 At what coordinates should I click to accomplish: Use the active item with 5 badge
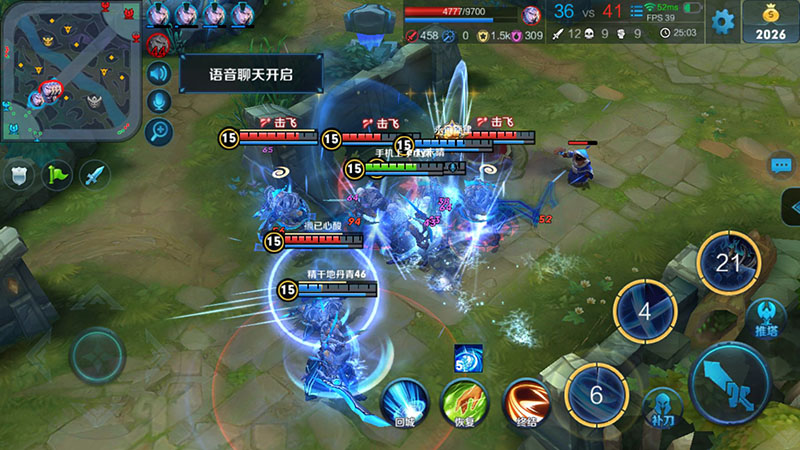[x=468, y=358]
